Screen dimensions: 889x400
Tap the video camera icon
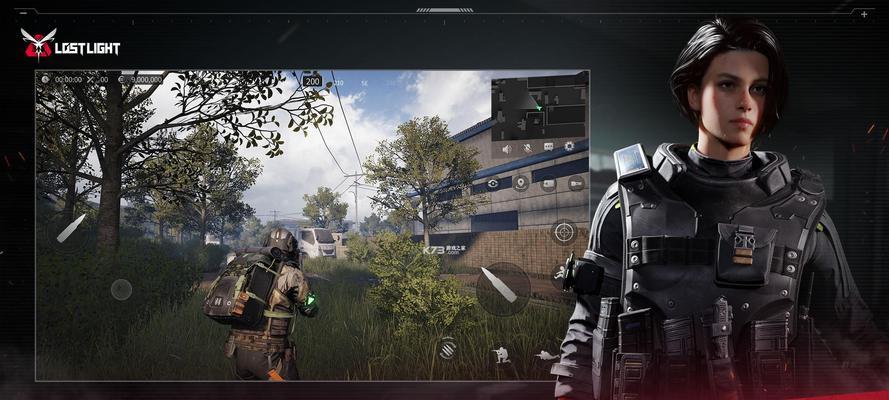click(576, 183)
